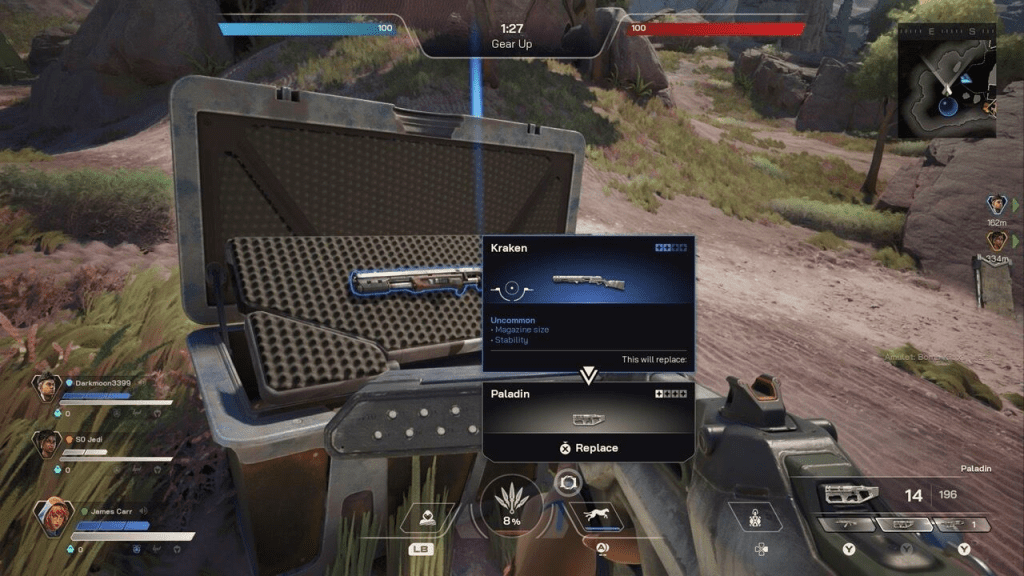Viewport: 1024px width, 576px height.
Task: Switch to the highlighted middle weapon slot
Action: pos(905,524)
